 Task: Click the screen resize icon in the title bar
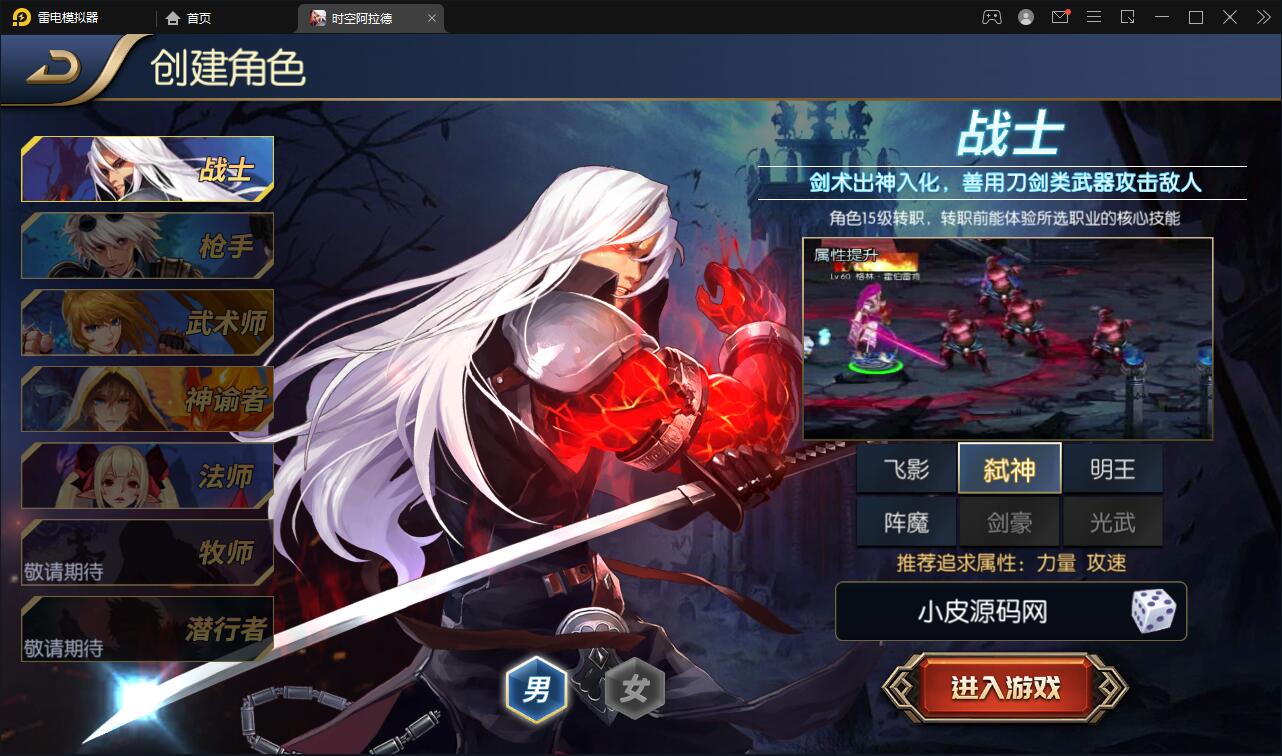click(1126, 17)
